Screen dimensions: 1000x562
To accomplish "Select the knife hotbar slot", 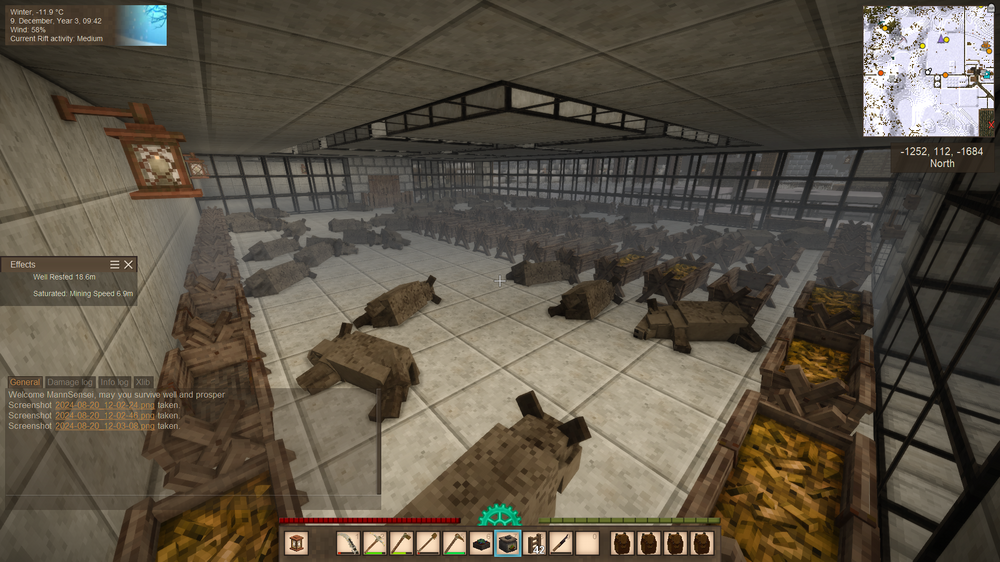I will 561,543.
